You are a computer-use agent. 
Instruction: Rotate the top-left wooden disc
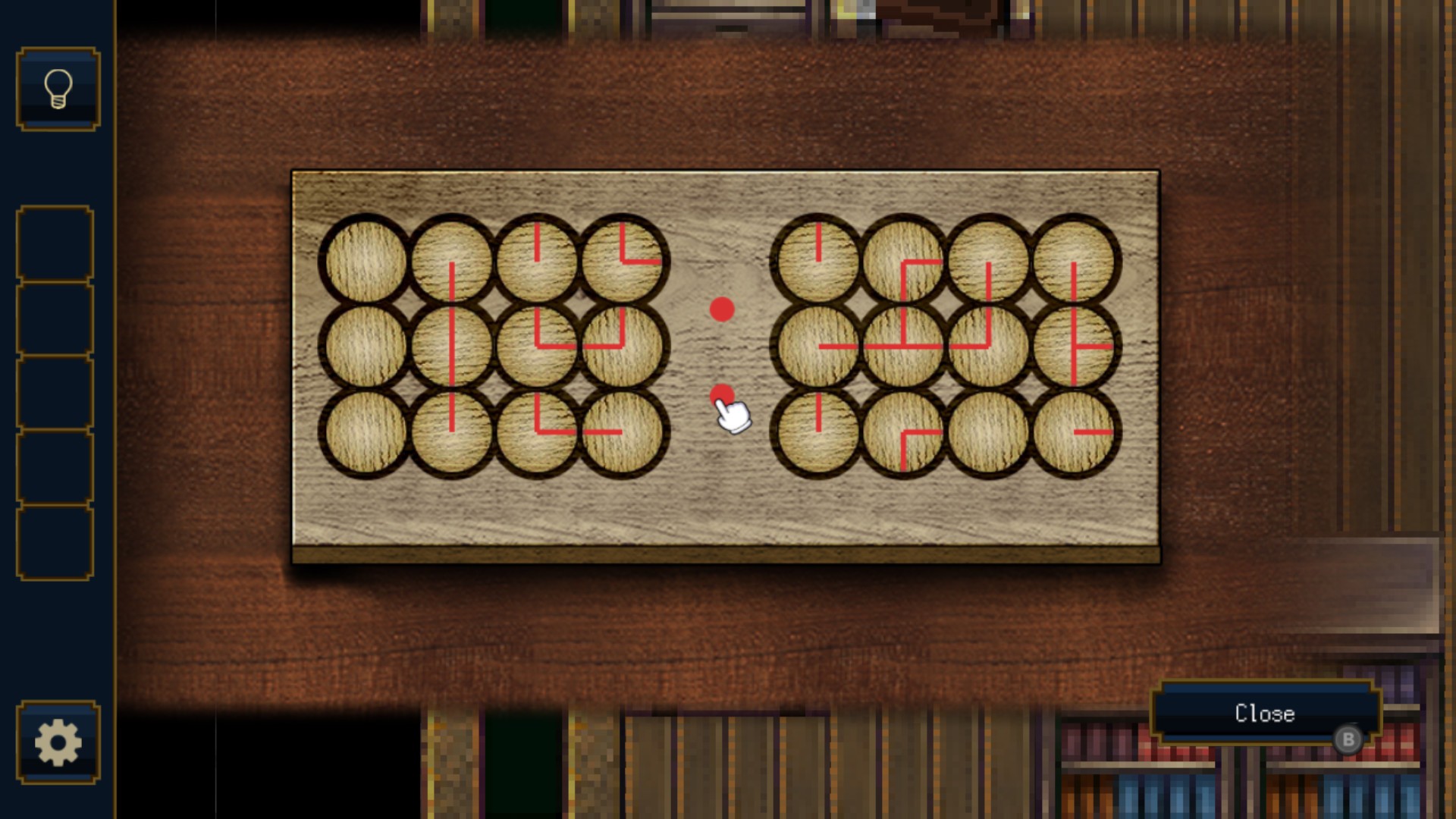366,259
